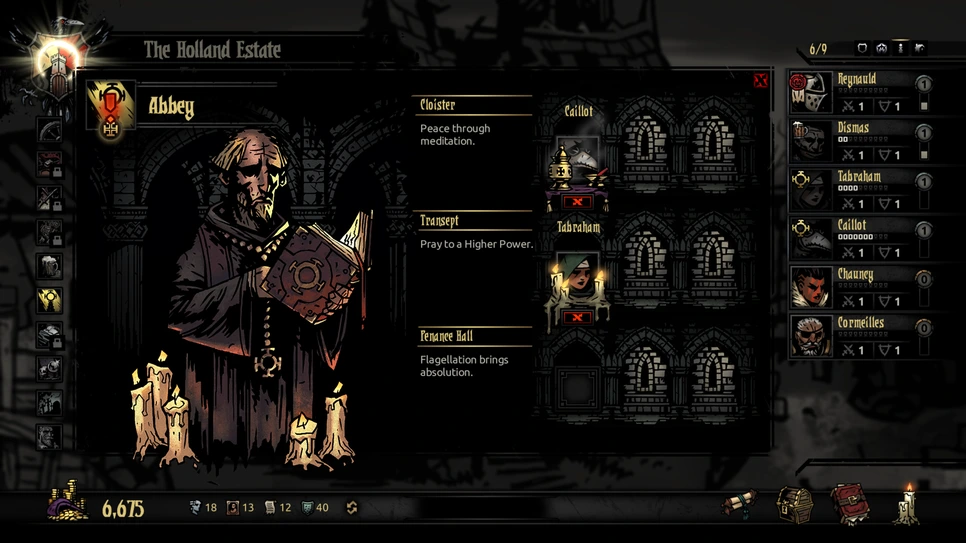Remove Tabraham from the Transept

point(578,317)
